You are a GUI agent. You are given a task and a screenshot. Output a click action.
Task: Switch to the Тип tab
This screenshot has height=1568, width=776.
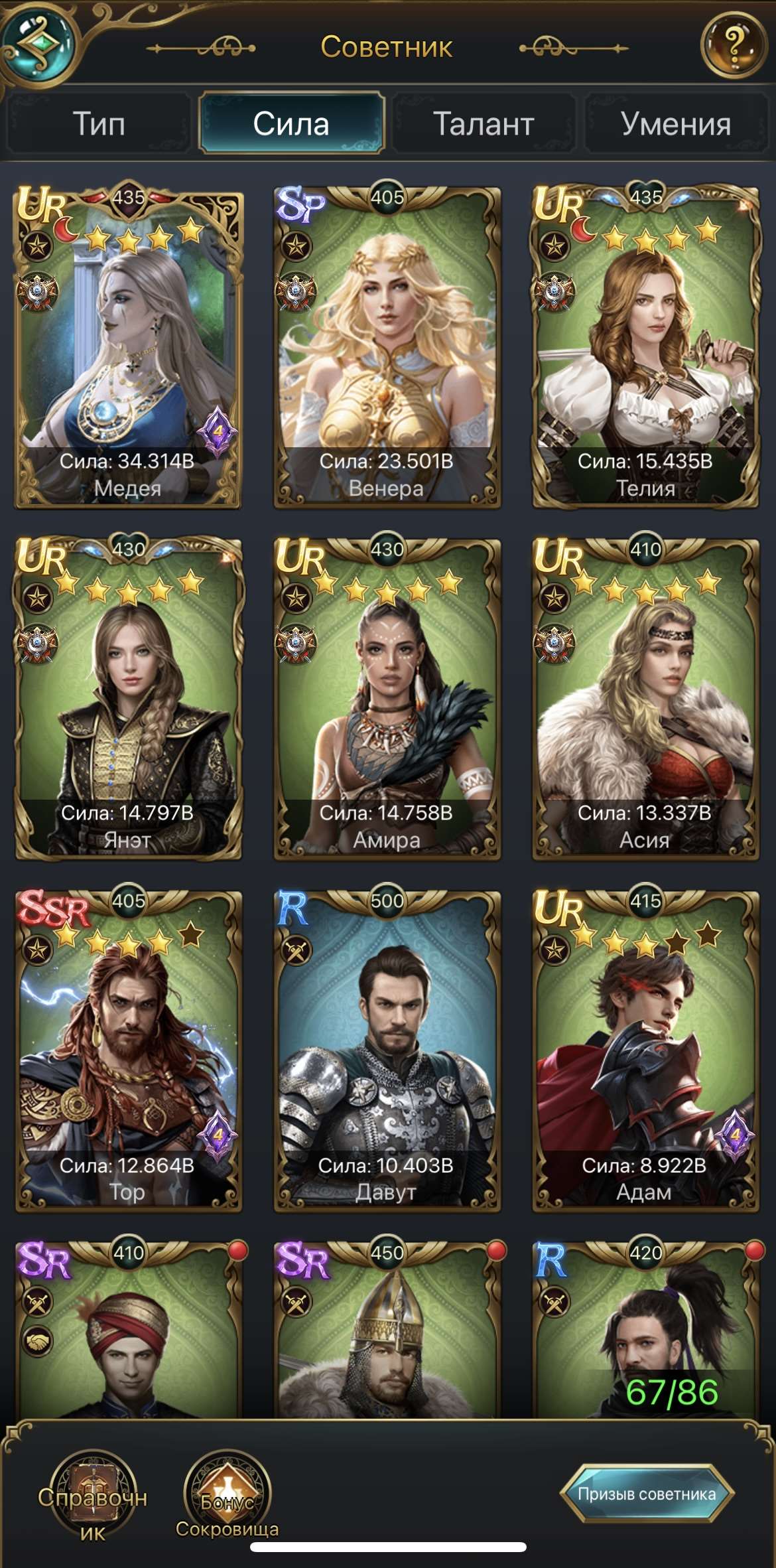tap(98, 124)
